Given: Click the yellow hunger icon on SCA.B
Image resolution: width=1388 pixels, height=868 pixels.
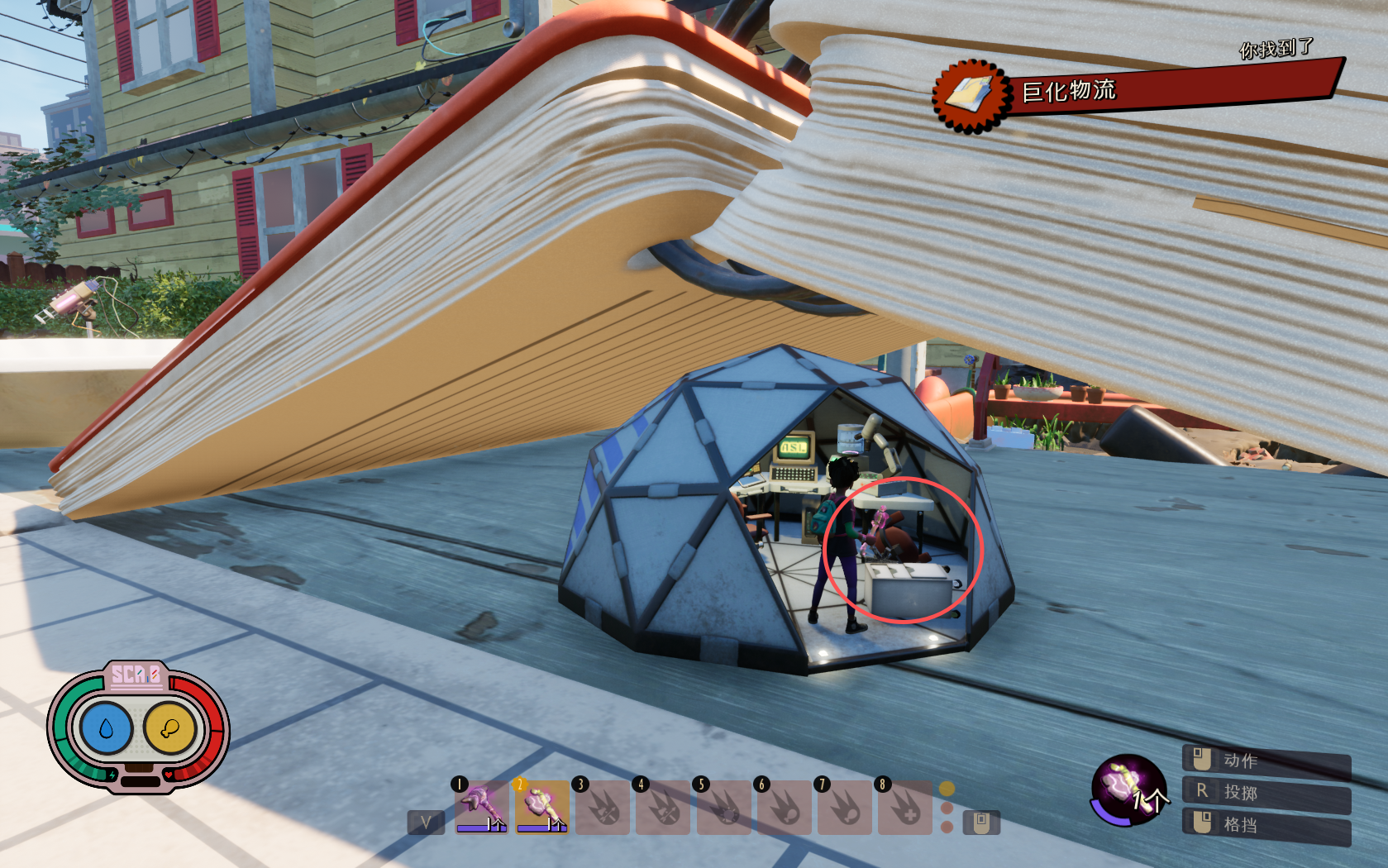Looking at the screenshot, I should pyautogui.click(x=169, y=728).
